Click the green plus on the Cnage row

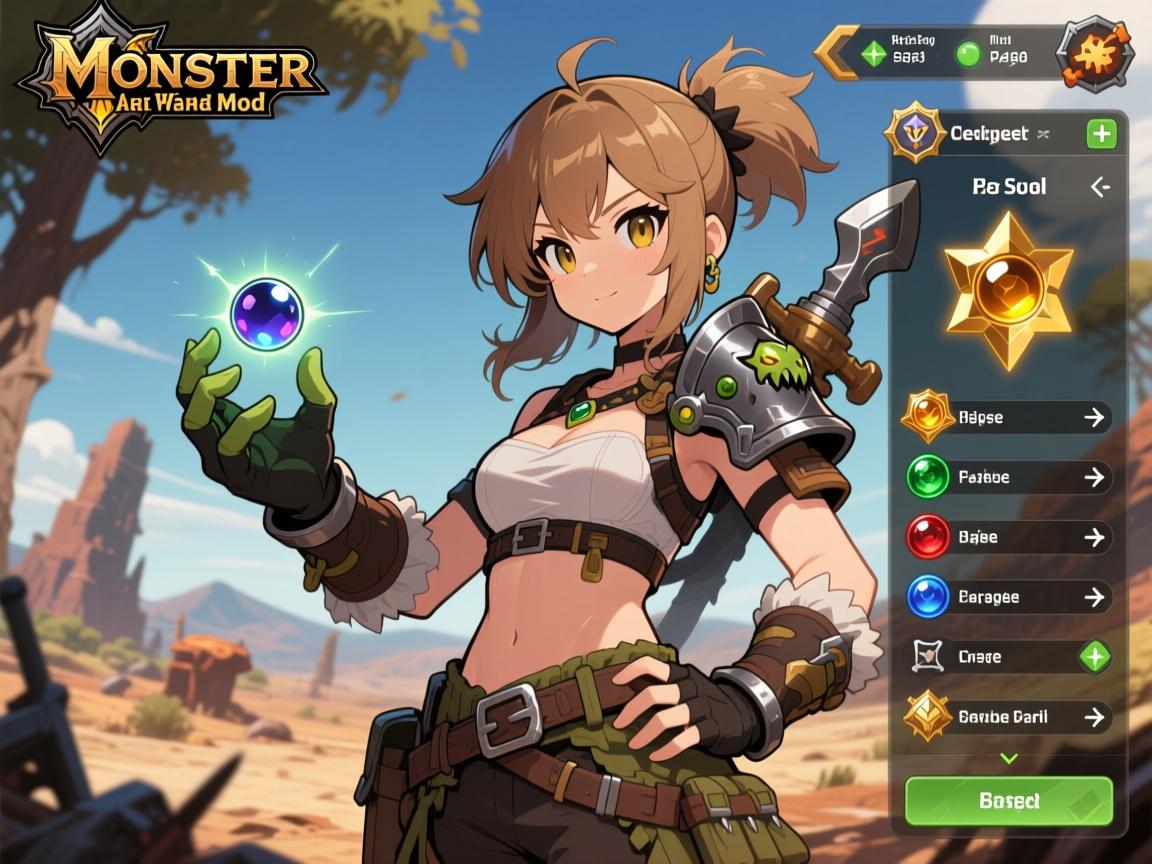[x=1095, y=657]
